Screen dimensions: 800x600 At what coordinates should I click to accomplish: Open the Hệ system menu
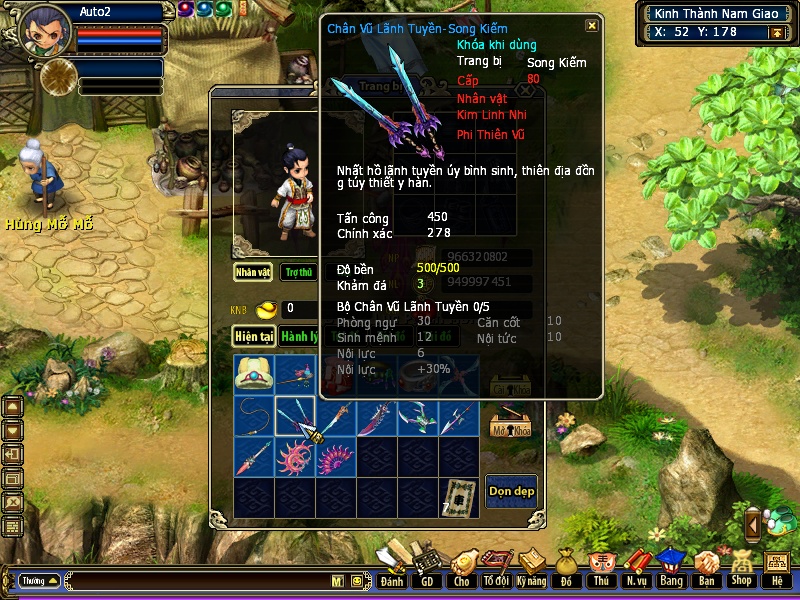(776, 568)
